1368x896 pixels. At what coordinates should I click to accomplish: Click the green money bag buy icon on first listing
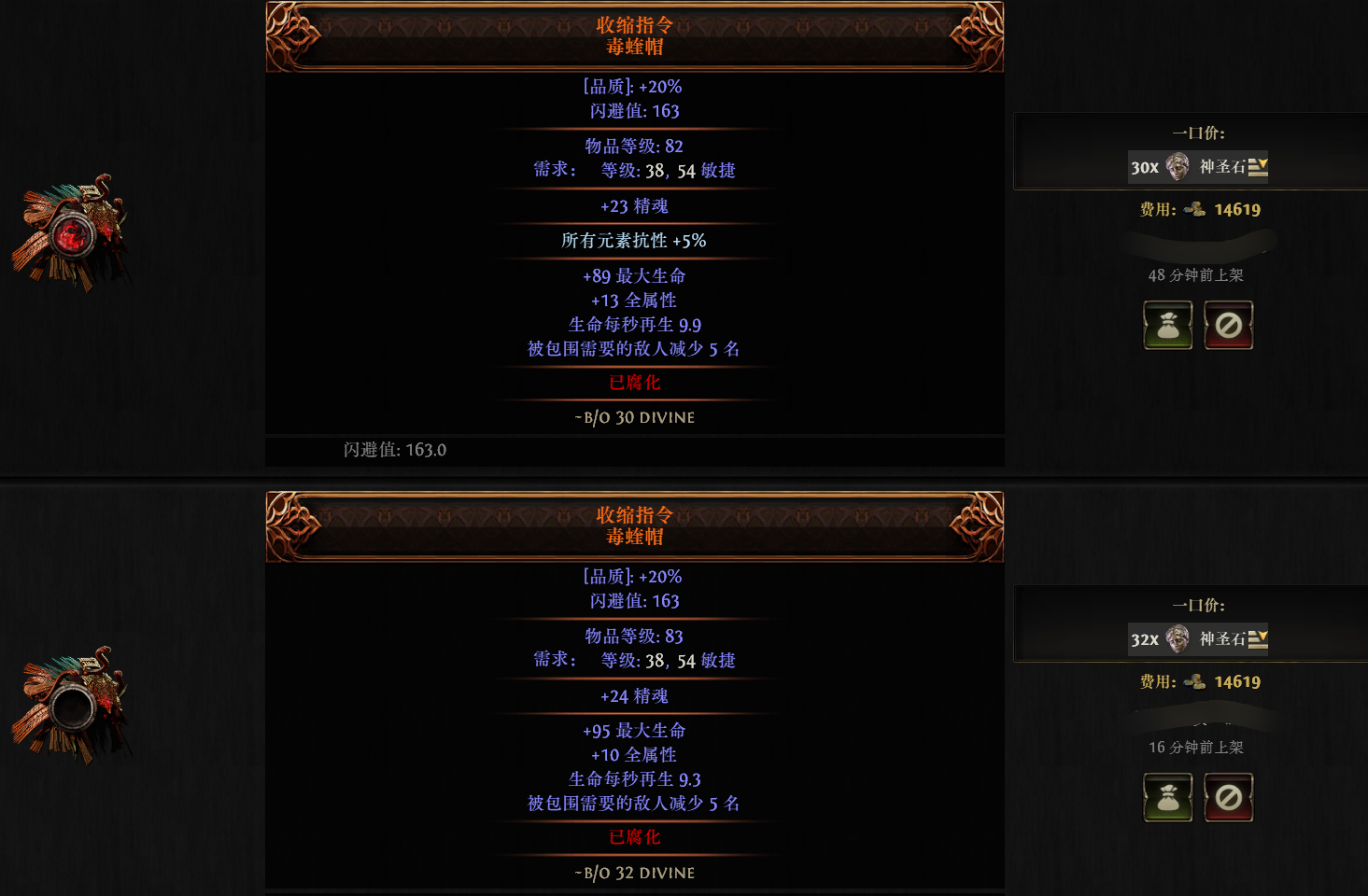pos(1168,325)
